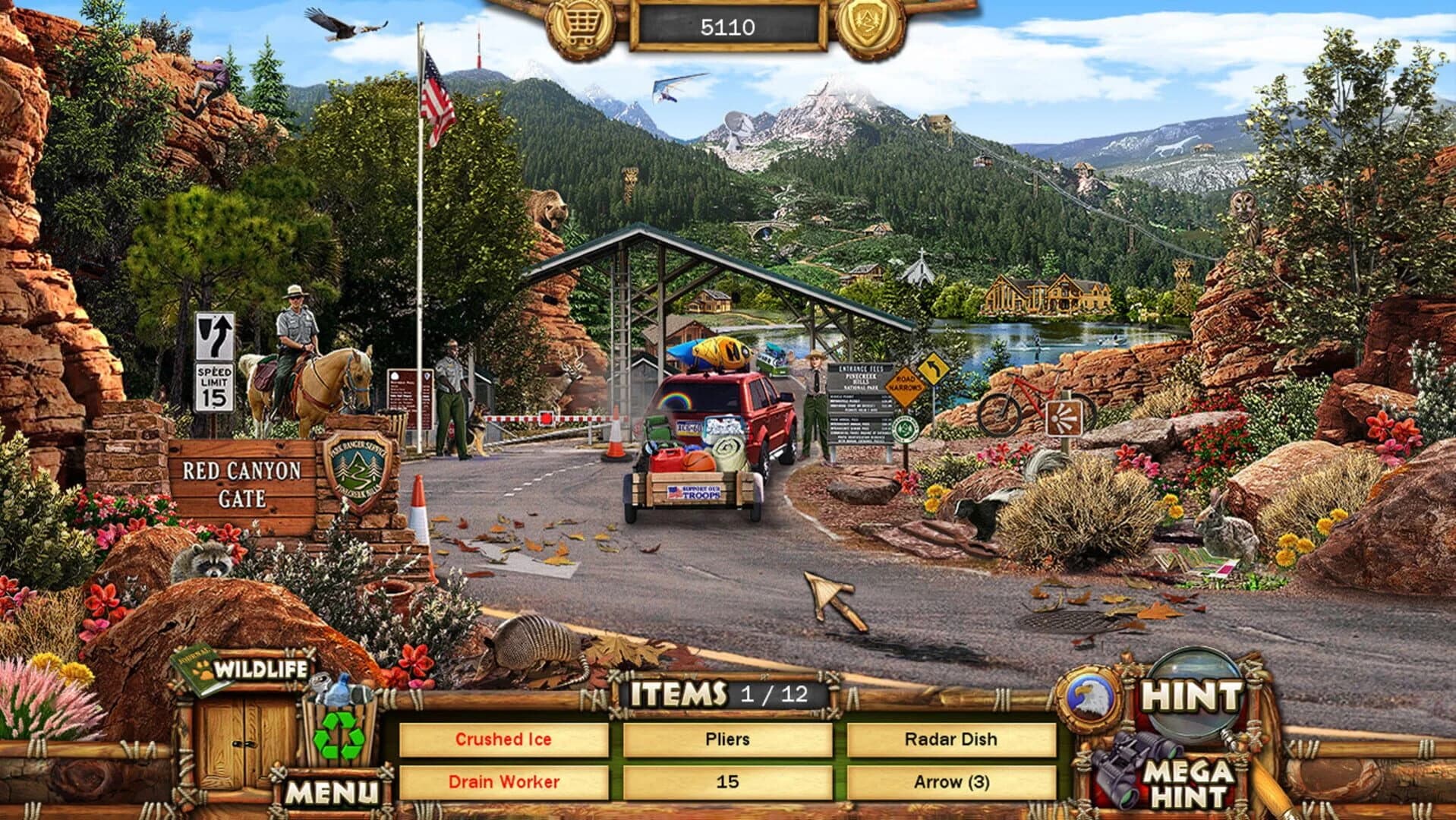Click the 5110 score display
The image size is (1456, 820).
[726, 25]
